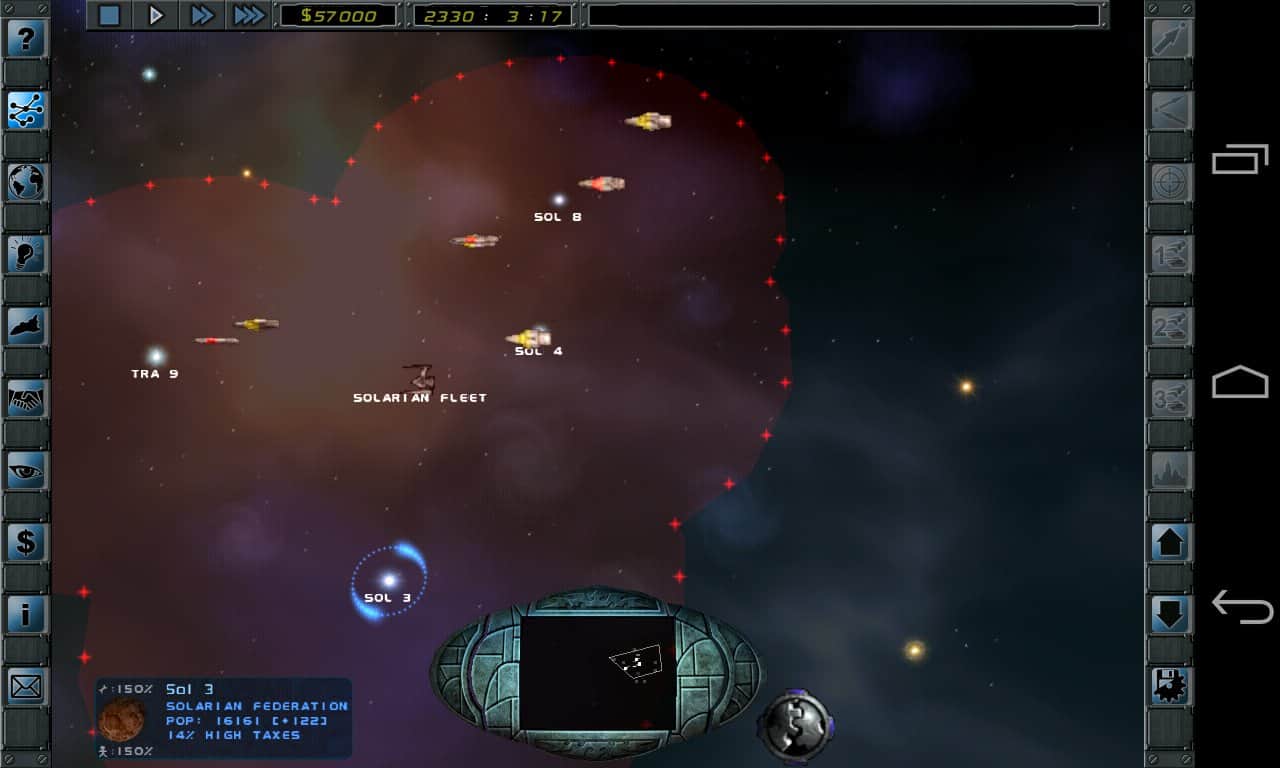Open the spaceship design icon
This screenshot has width=1280, height=768.
(x=27, y=326)
